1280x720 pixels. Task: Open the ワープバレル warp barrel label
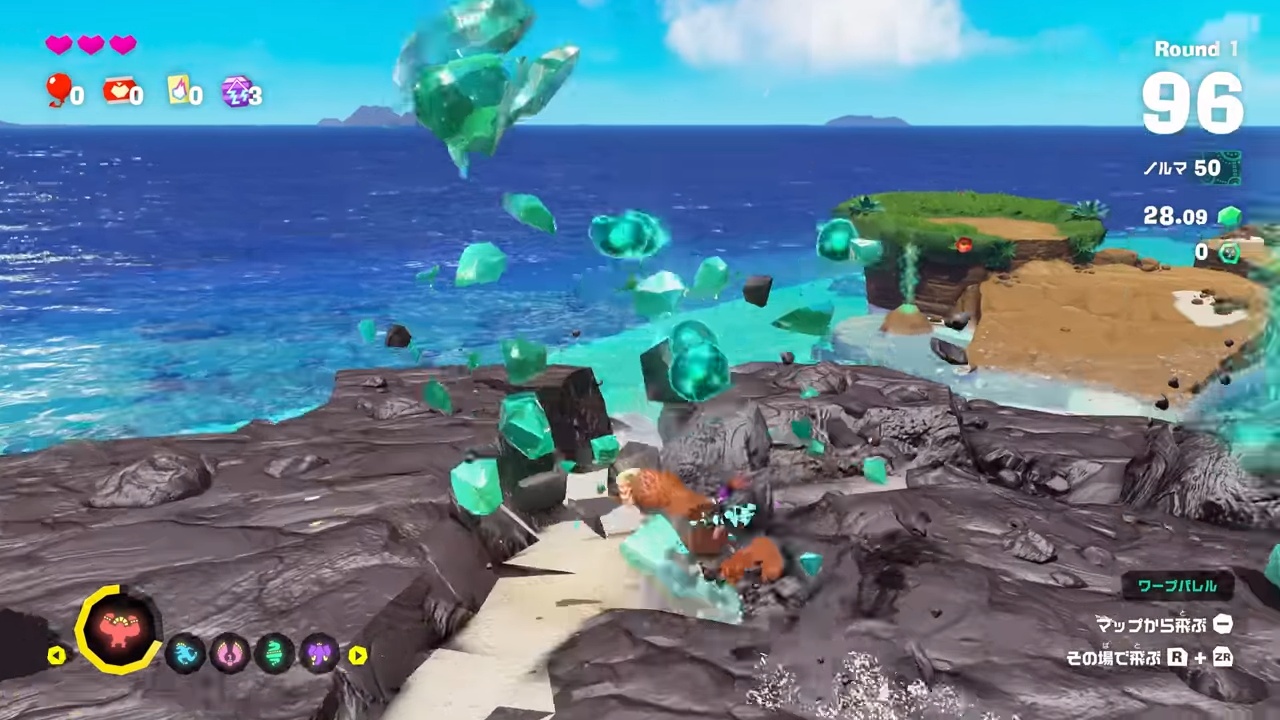[1177, 586]
